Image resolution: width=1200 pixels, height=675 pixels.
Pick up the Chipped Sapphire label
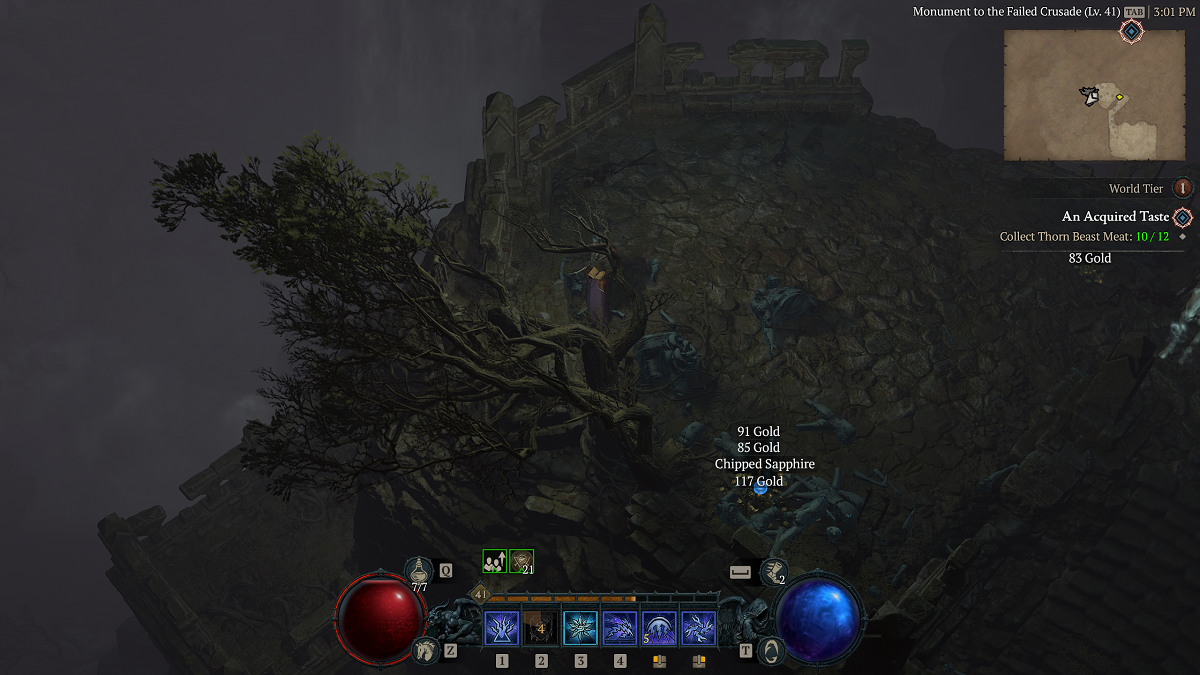764,464
